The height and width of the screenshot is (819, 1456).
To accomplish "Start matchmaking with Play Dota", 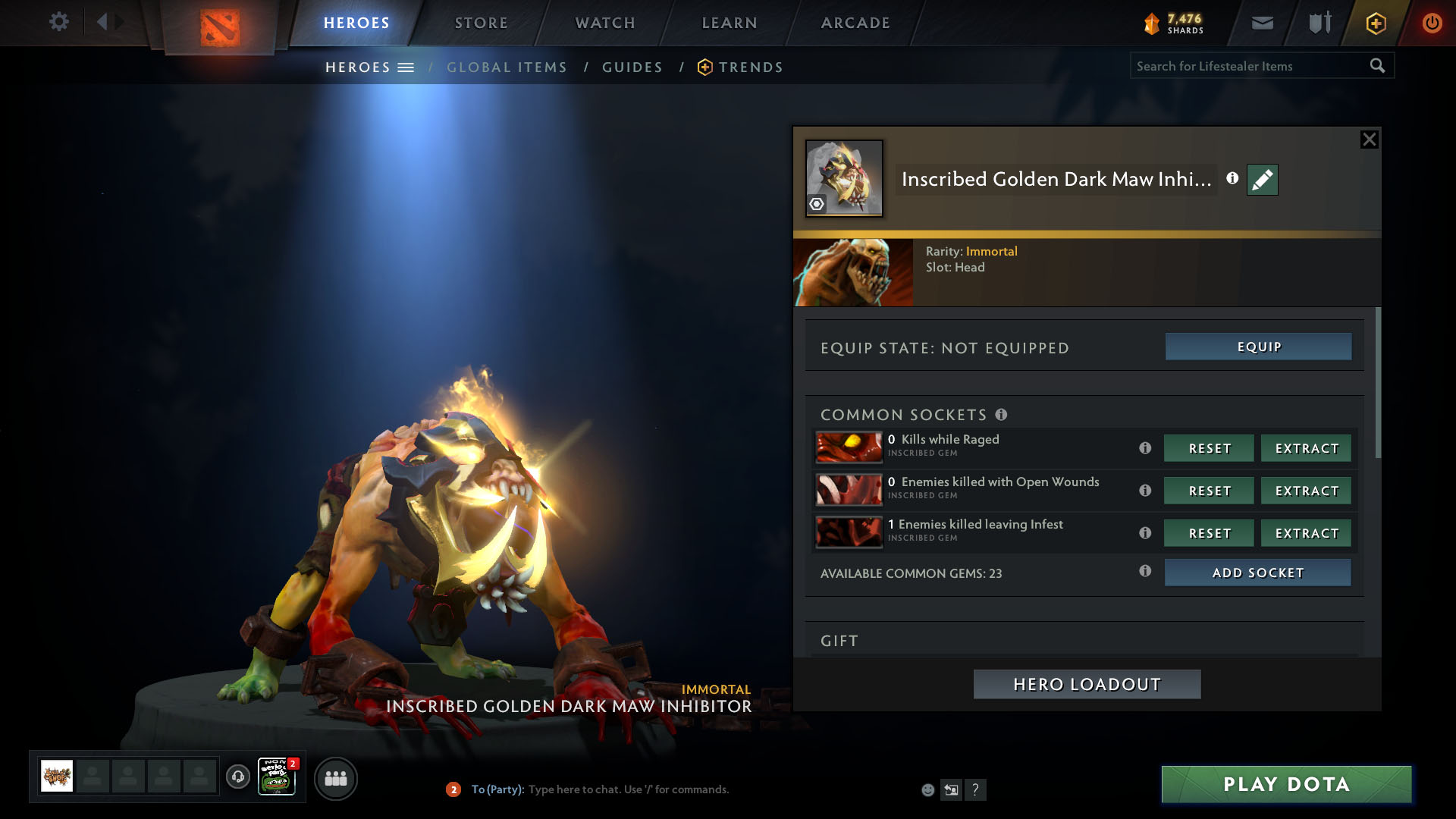I will tap(1286, 784).
